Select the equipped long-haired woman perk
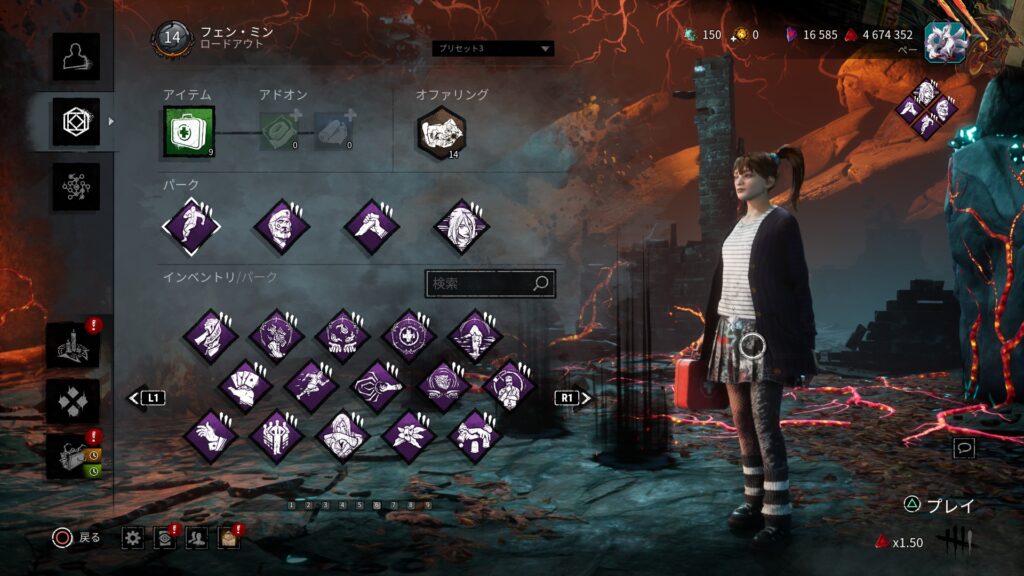1024x576 pixels. (461, 226)
